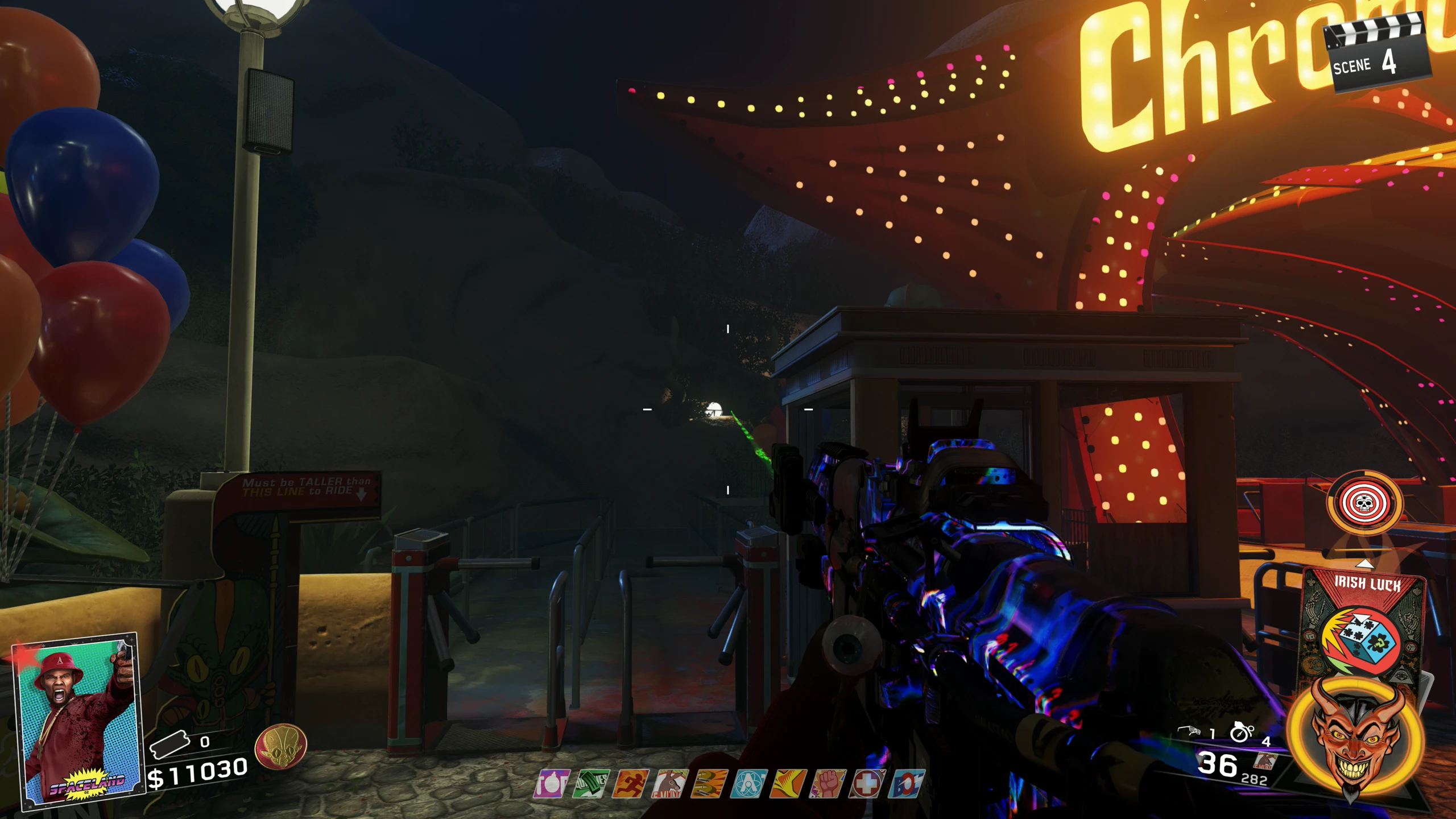Select the orange running man perk
Viewport: 1456px width, 819px height.
pos(630,784)
